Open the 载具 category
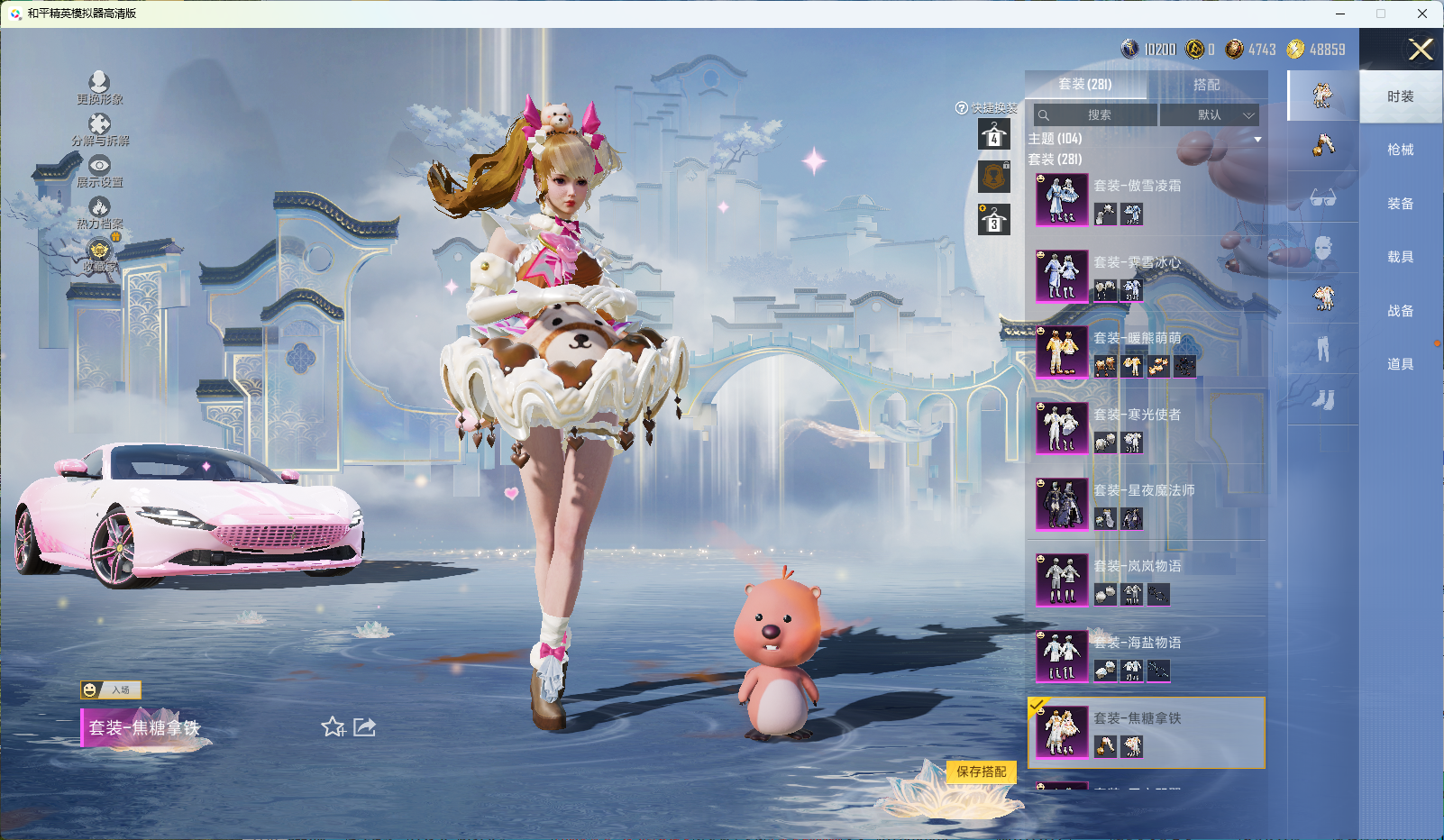The width and height of the screenshot is (1444, 840). coord(1400,257)
